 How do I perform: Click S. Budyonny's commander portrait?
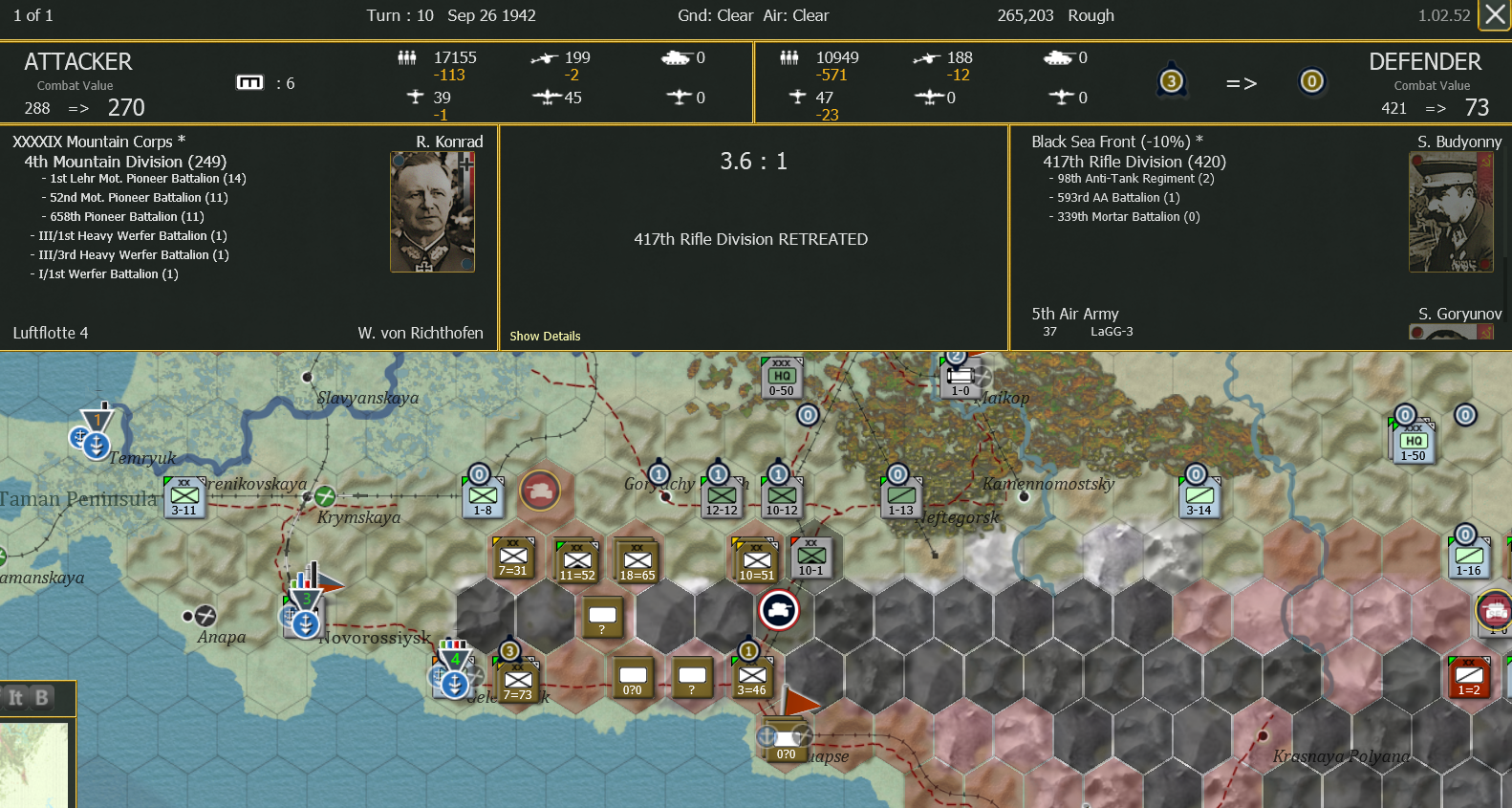1451,211
